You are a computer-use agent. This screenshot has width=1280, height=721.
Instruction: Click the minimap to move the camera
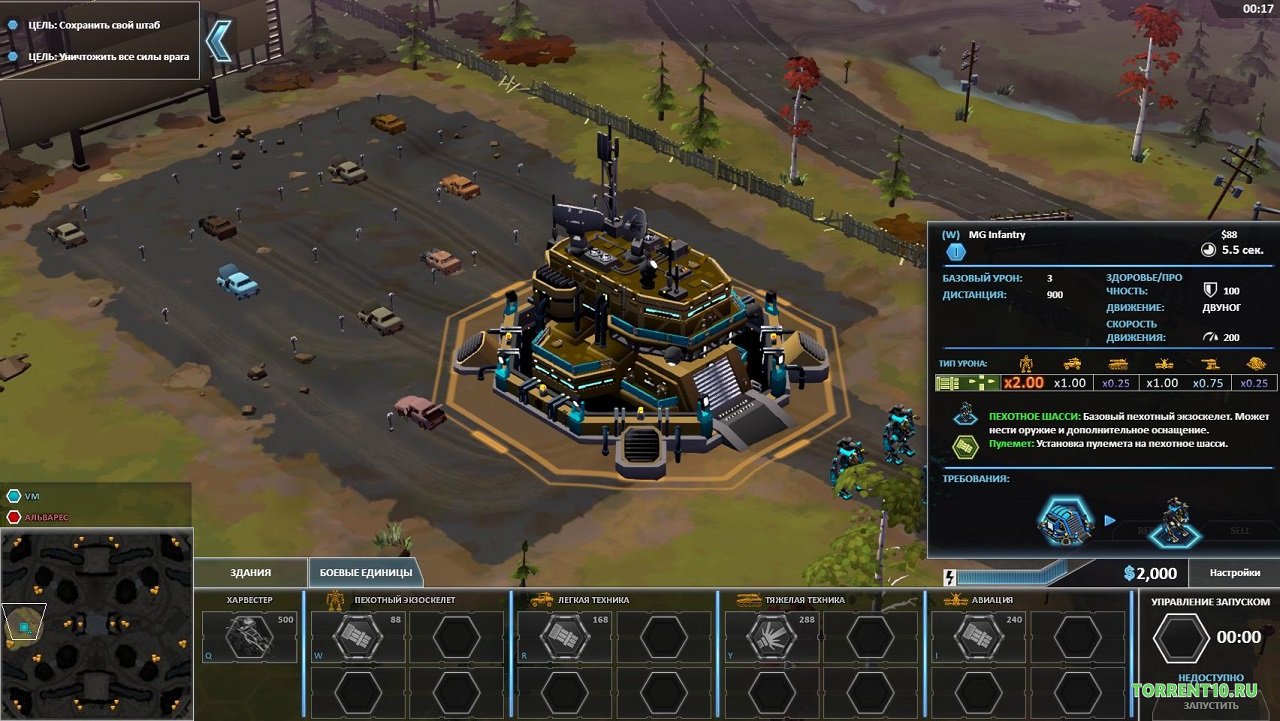click(x=97, y=624)
